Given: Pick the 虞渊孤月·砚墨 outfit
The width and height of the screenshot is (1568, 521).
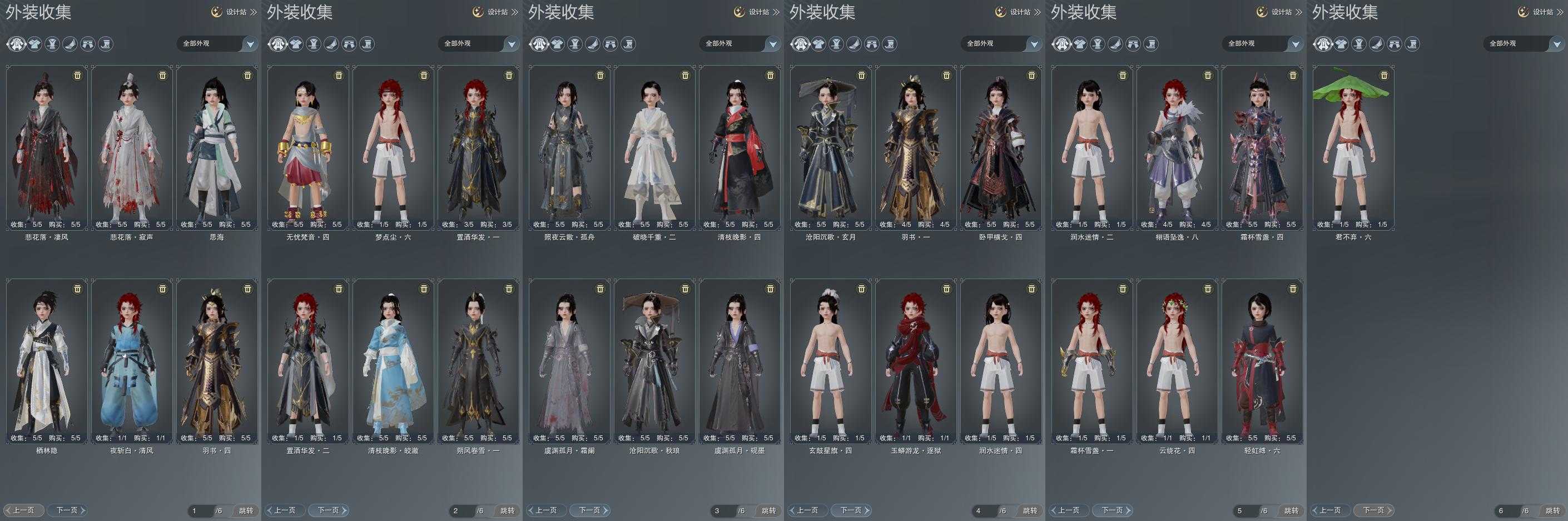Looking at the screenshot, I should click(x=740, y=360).
